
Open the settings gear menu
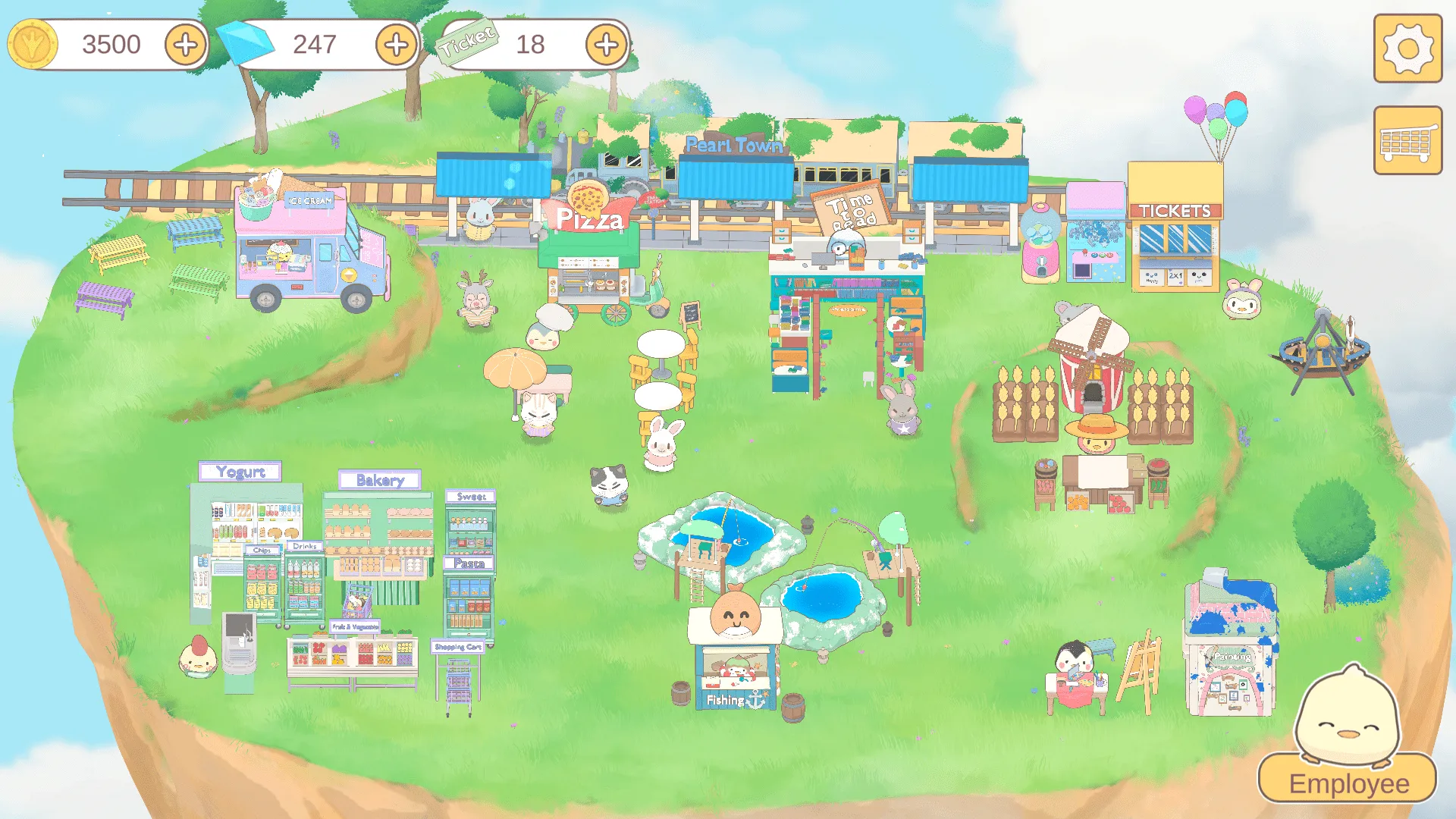[1407, 49]
